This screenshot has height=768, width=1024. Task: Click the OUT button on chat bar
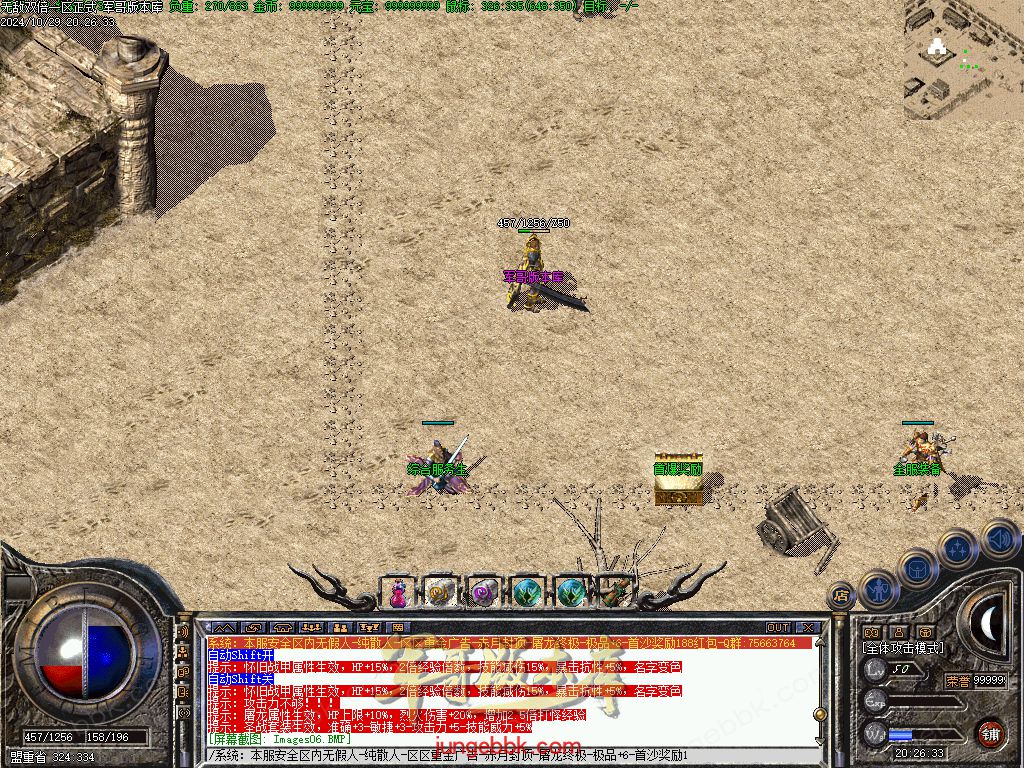tap(778, 628)
